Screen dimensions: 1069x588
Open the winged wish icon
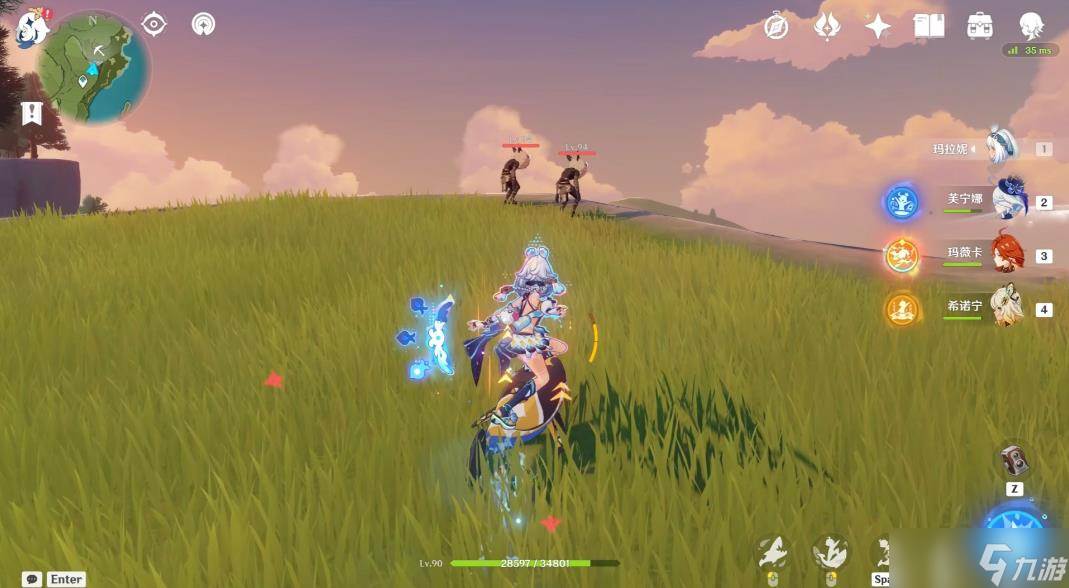[827, 27]
